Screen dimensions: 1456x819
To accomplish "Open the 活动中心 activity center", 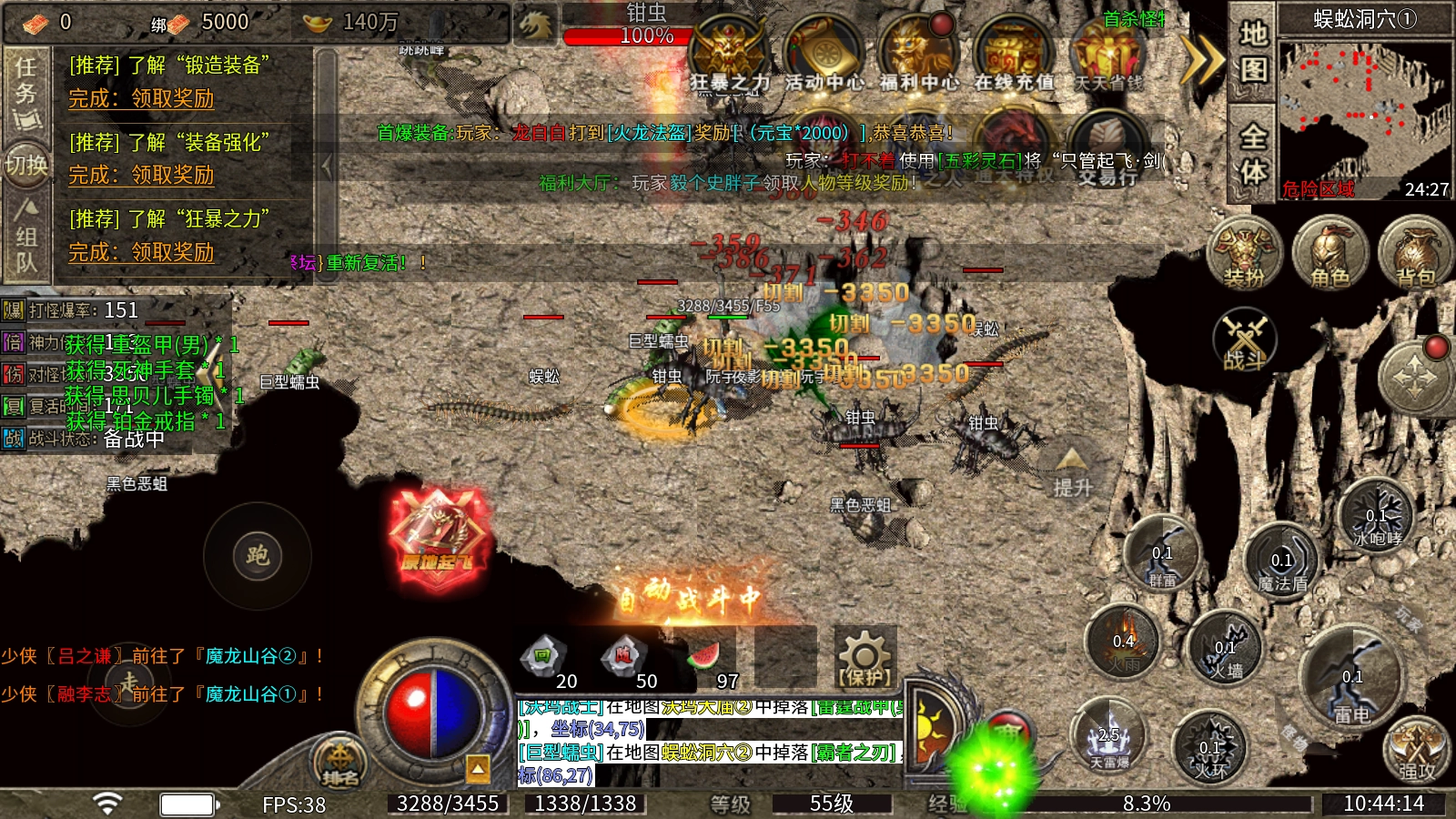I will (x=824, y=55).
